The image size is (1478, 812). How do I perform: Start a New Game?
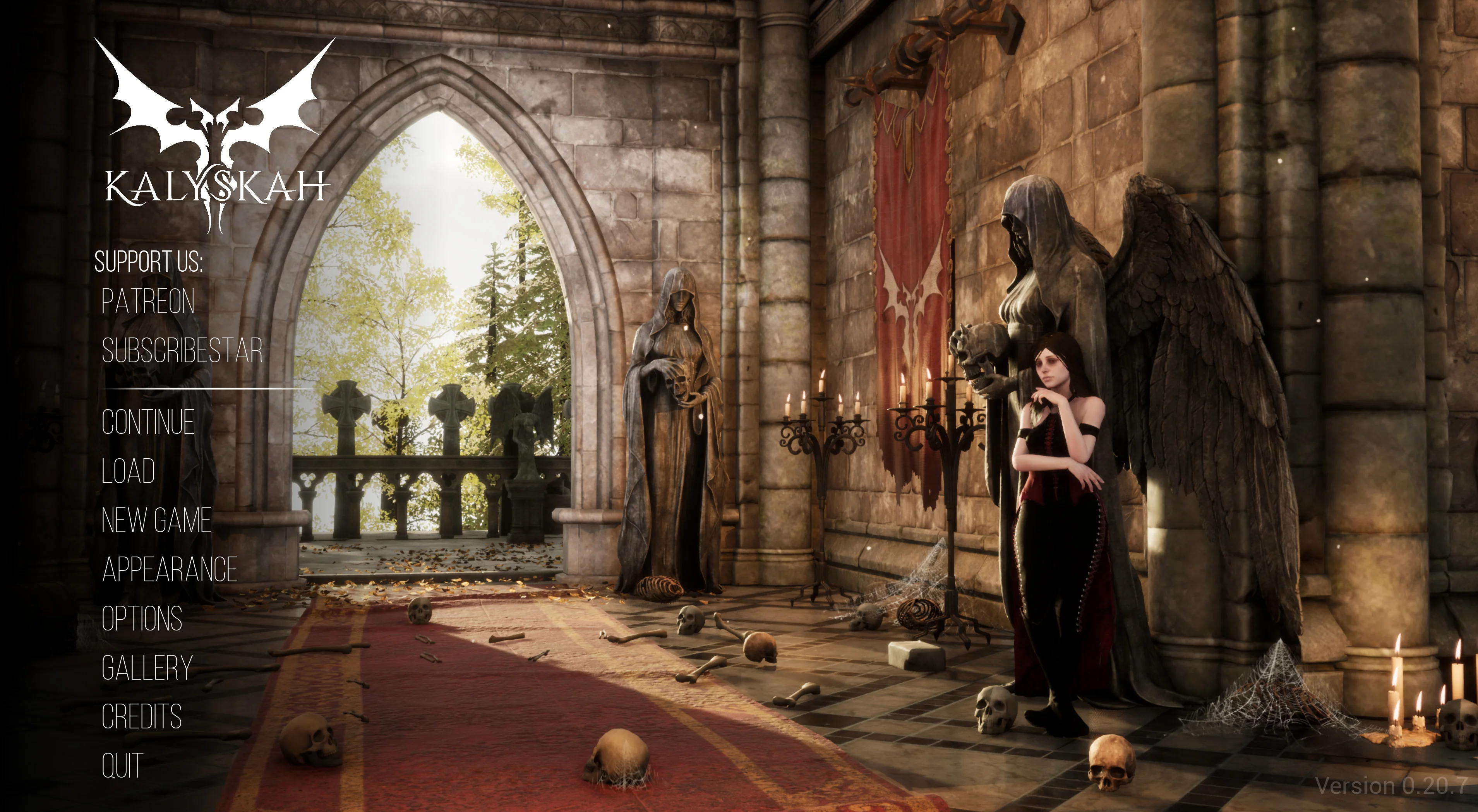[156, 521]
